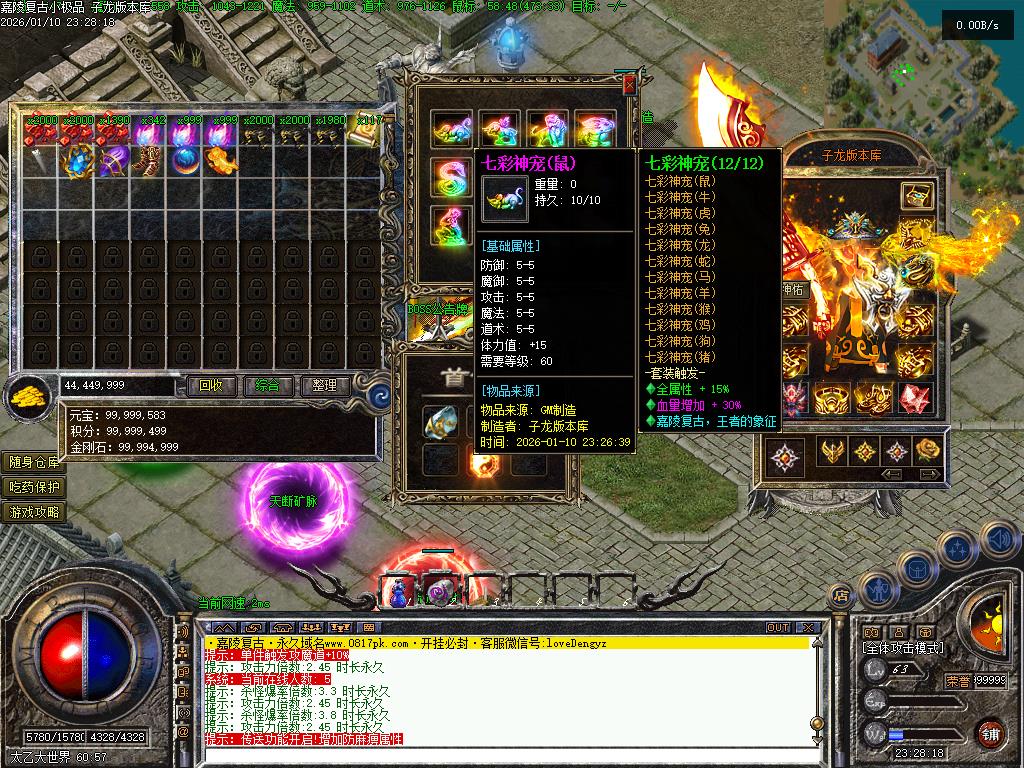Use the blue potion in the hotbar

399,592
